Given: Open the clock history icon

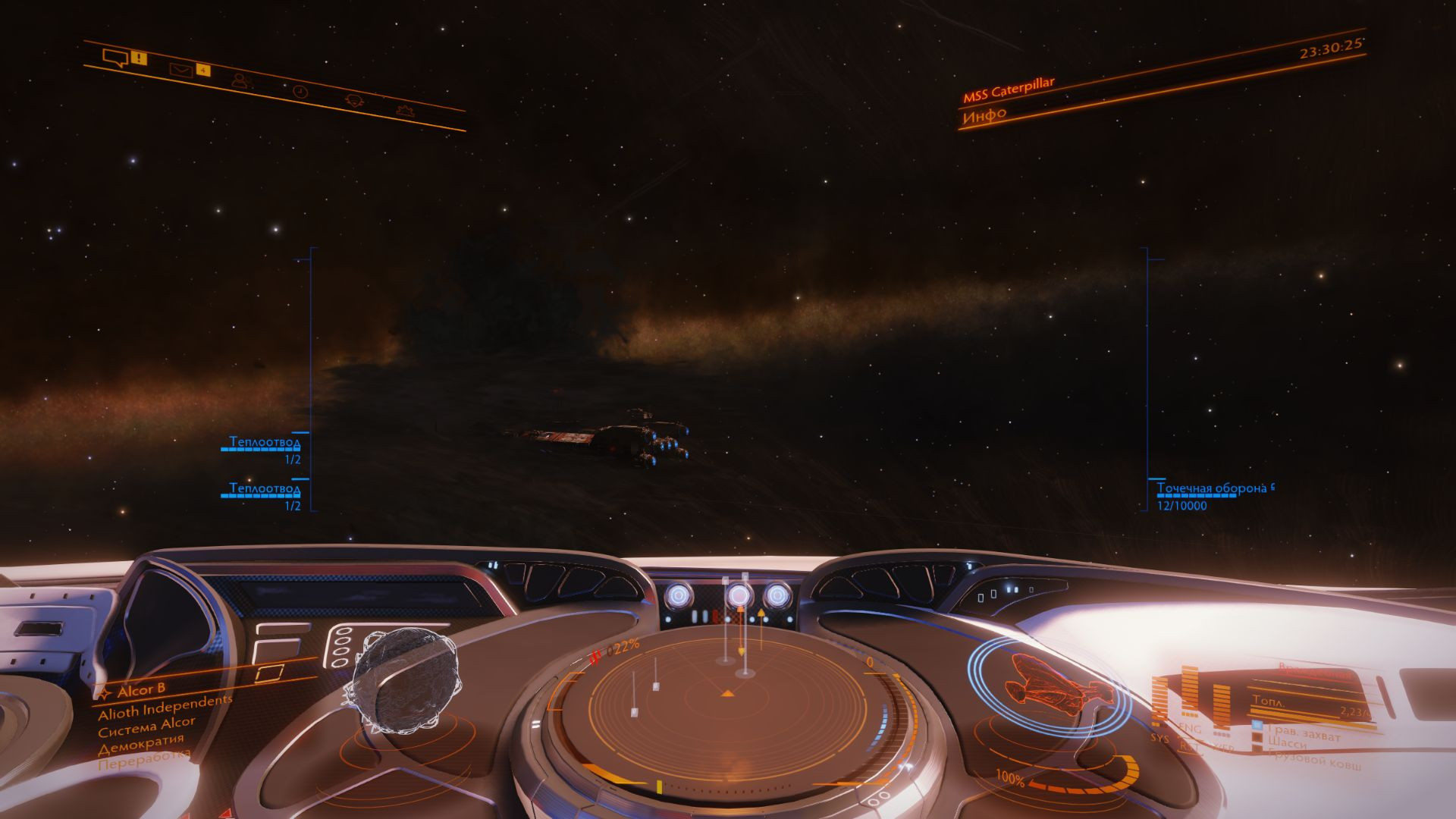Looking at the screenshot, I should click(300, 91).
